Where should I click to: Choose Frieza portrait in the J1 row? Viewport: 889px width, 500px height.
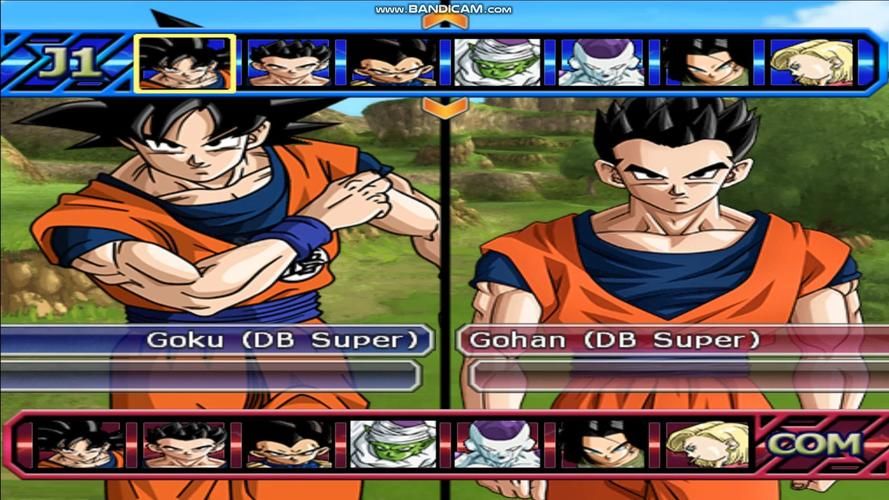[x=602, y=63]
